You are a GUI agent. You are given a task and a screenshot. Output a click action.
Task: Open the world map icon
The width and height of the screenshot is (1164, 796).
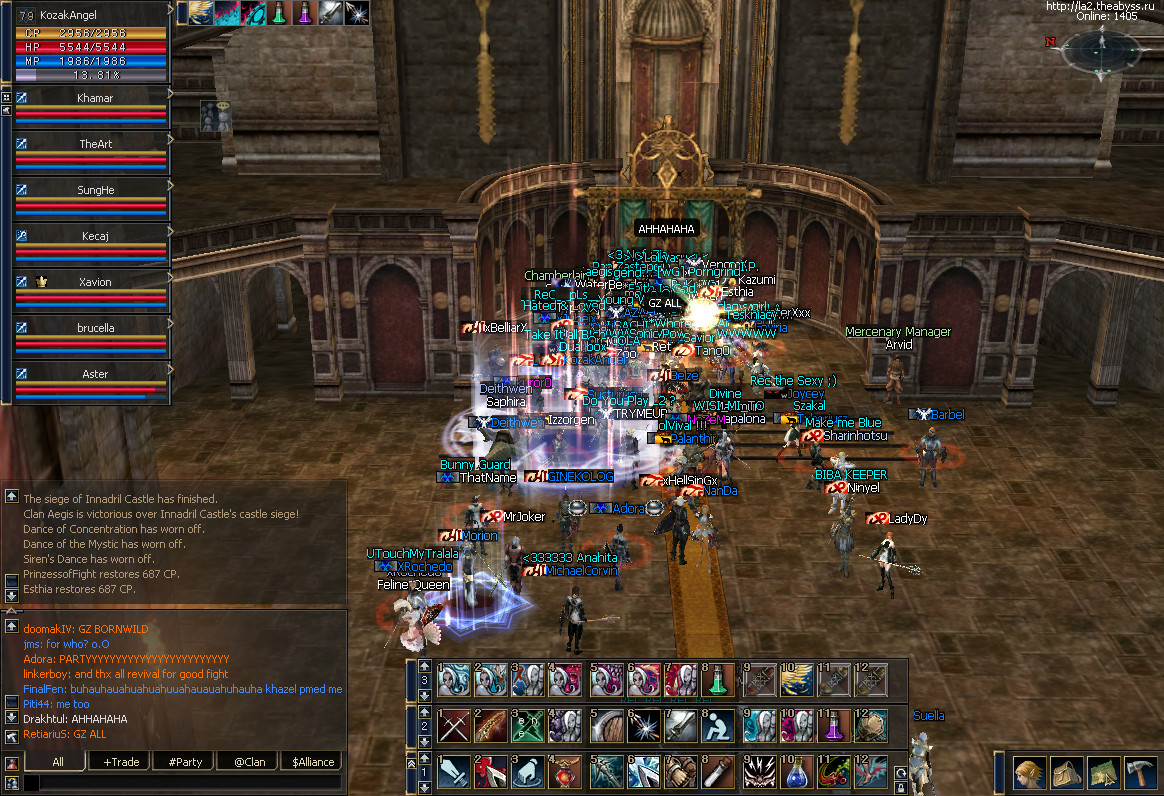1103,774
